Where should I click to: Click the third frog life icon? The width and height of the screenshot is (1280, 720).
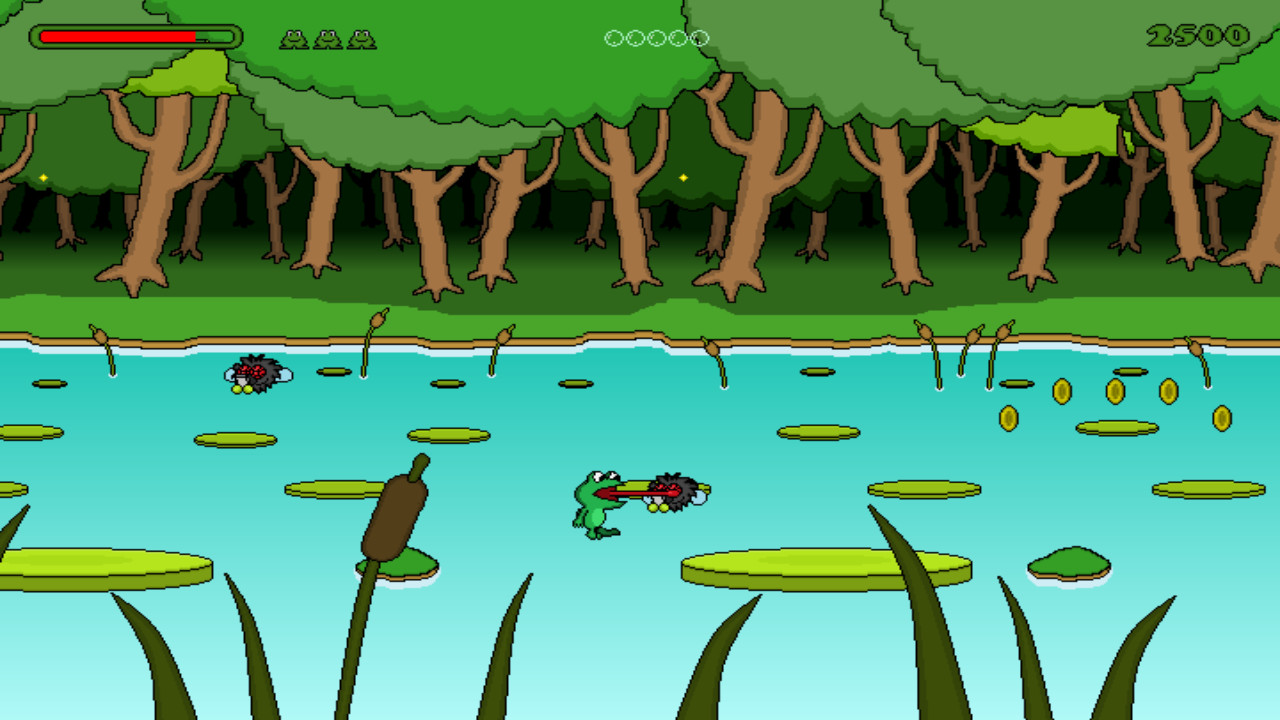360,39
